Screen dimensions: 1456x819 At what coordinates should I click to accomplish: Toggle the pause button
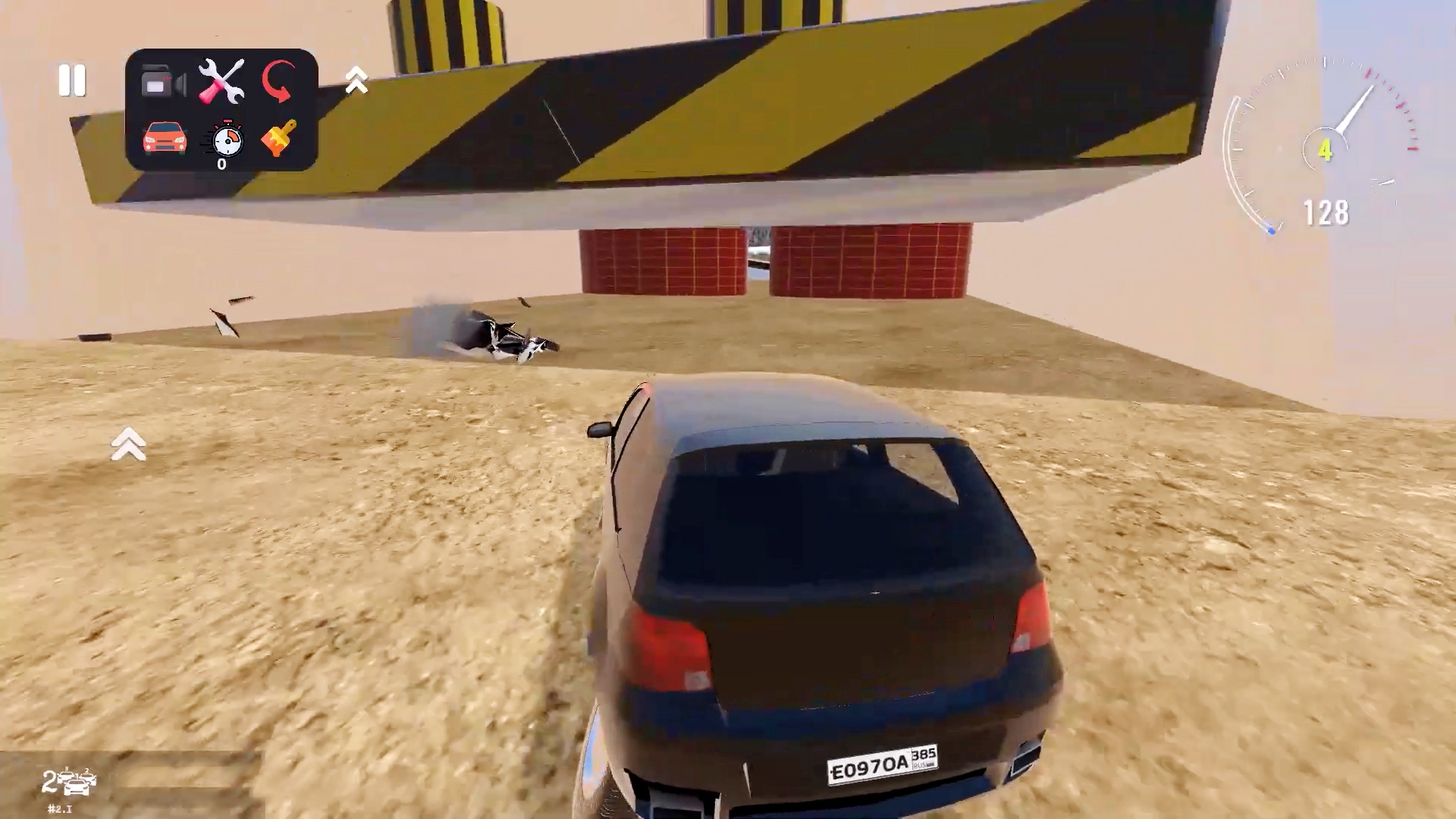(x=72, y=81)
